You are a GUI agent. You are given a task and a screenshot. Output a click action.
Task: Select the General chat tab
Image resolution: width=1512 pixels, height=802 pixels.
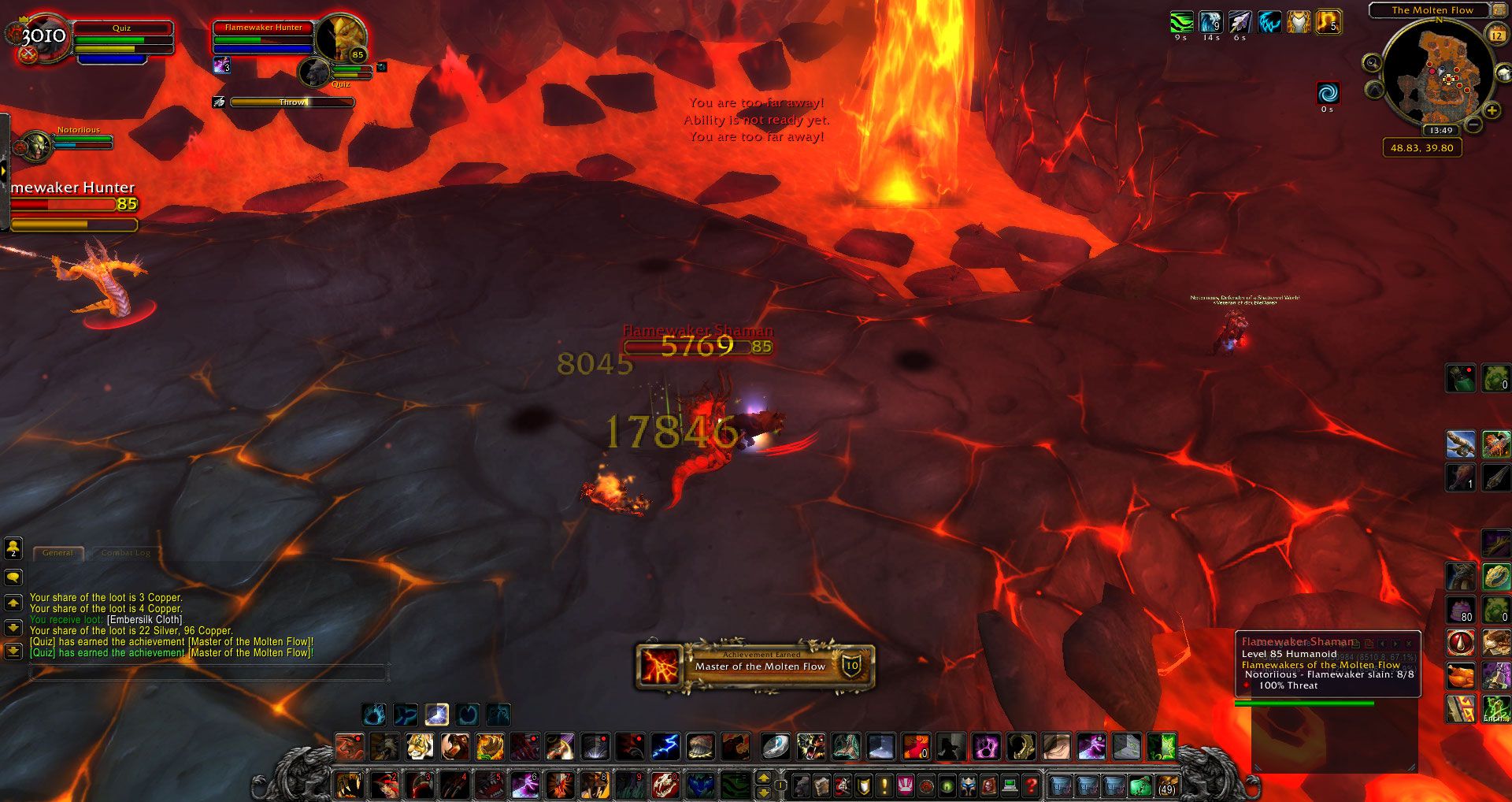tap(58, 552)
